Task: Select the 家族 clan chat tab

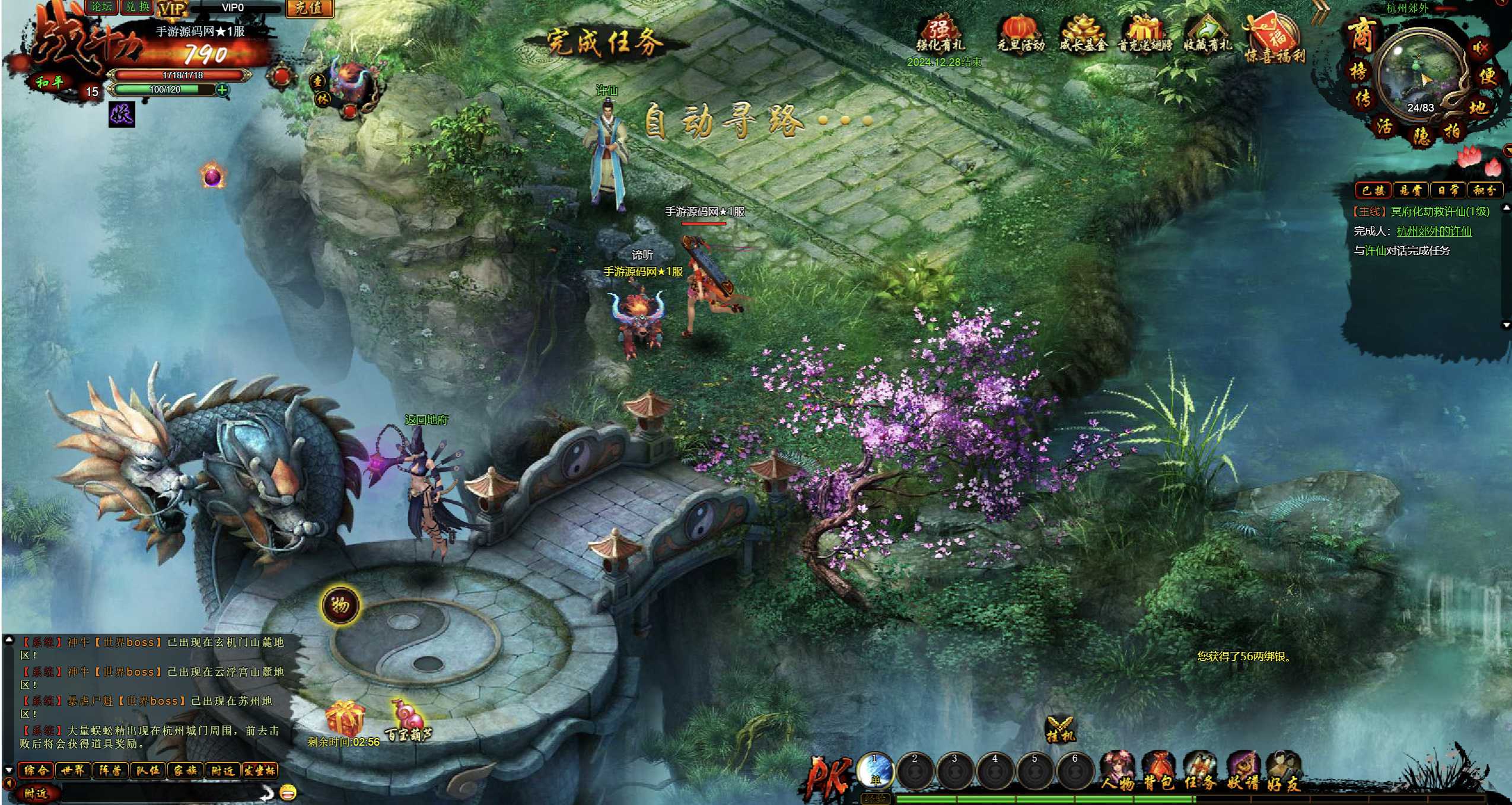Action: [185, 770]
